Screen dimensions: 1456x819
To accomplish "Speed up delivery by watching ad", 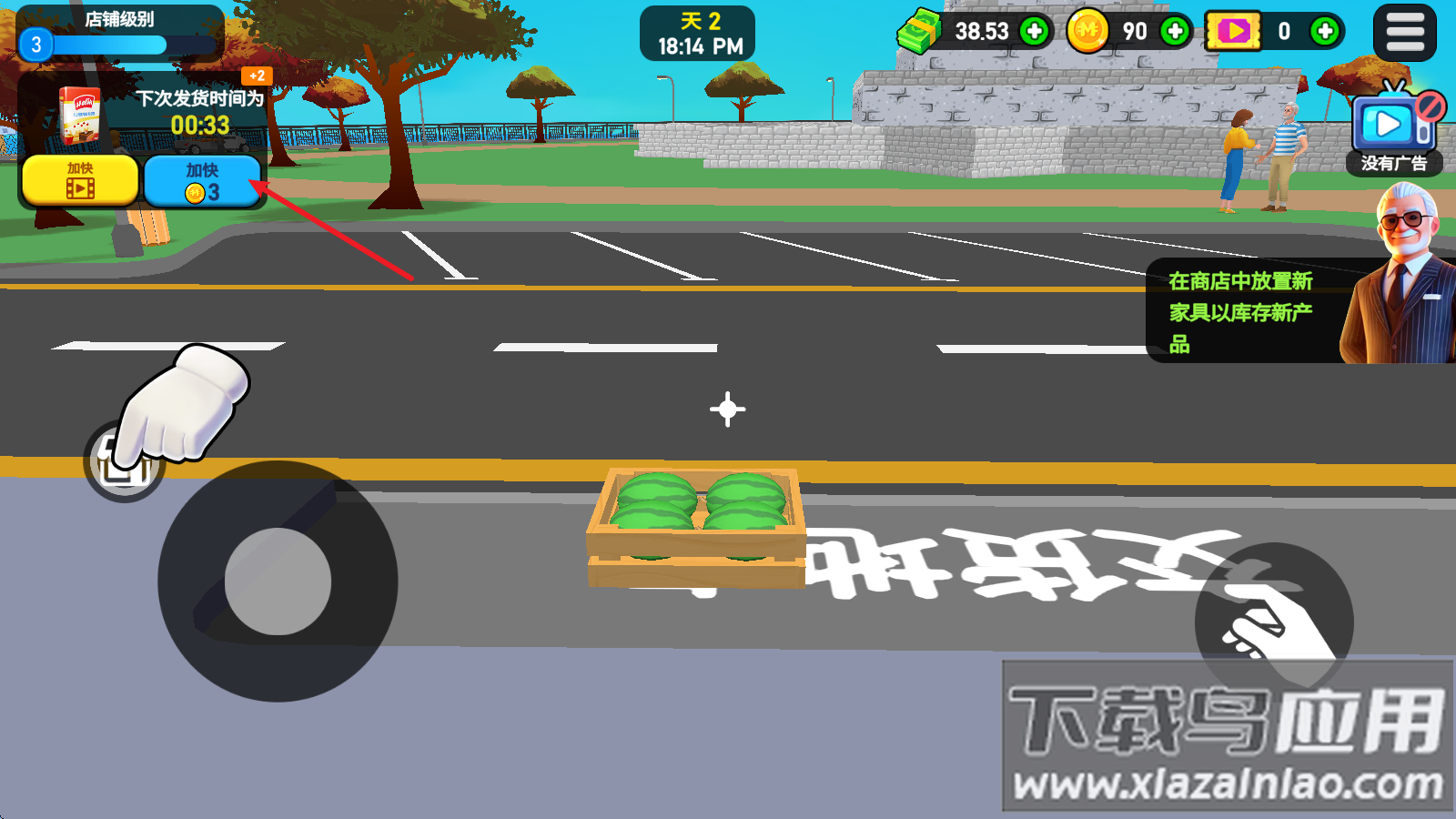I will point(80,180).
